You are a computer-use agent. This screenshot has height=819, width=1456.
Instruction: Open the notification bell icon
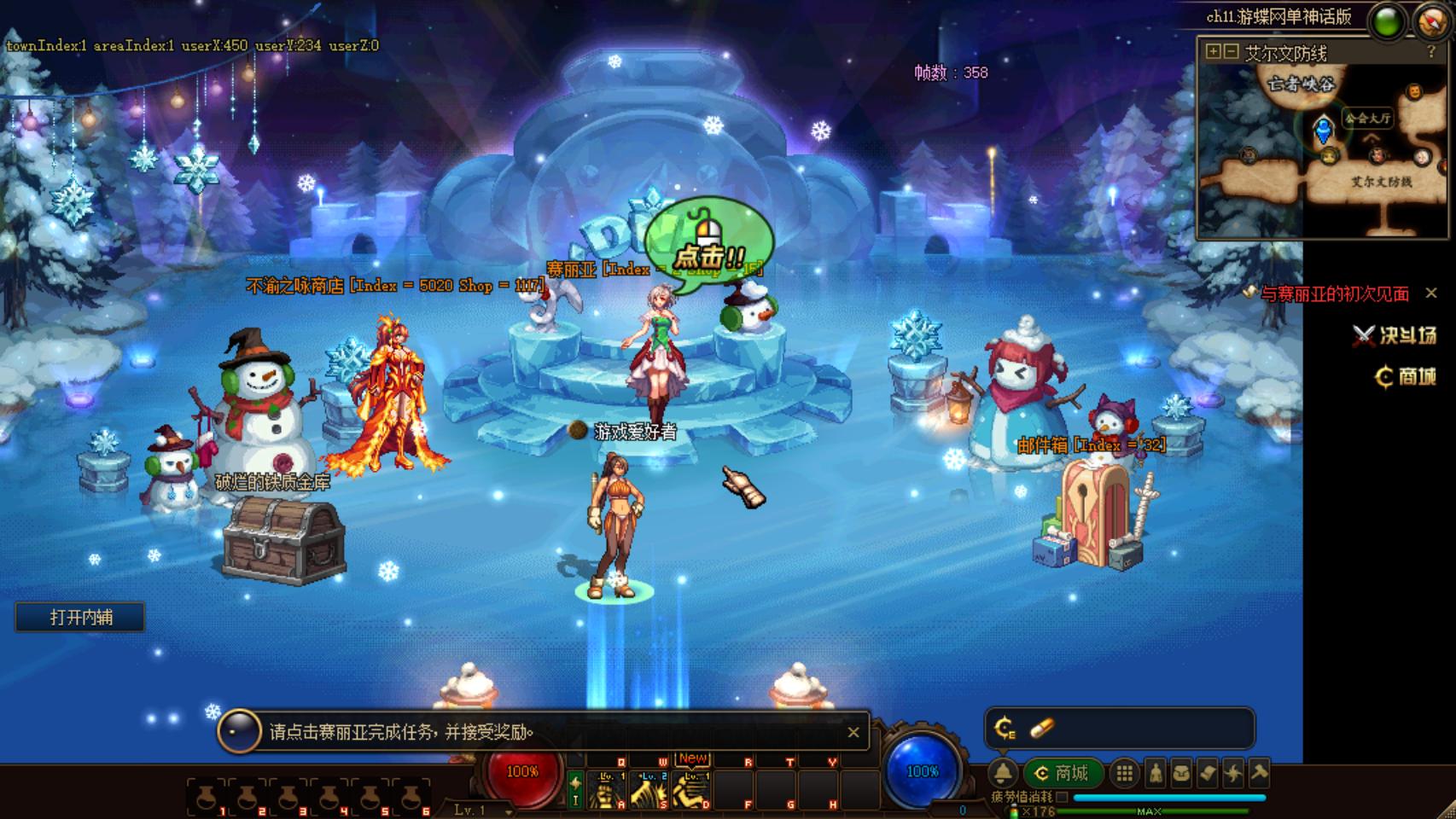(x=1004, y=773)
